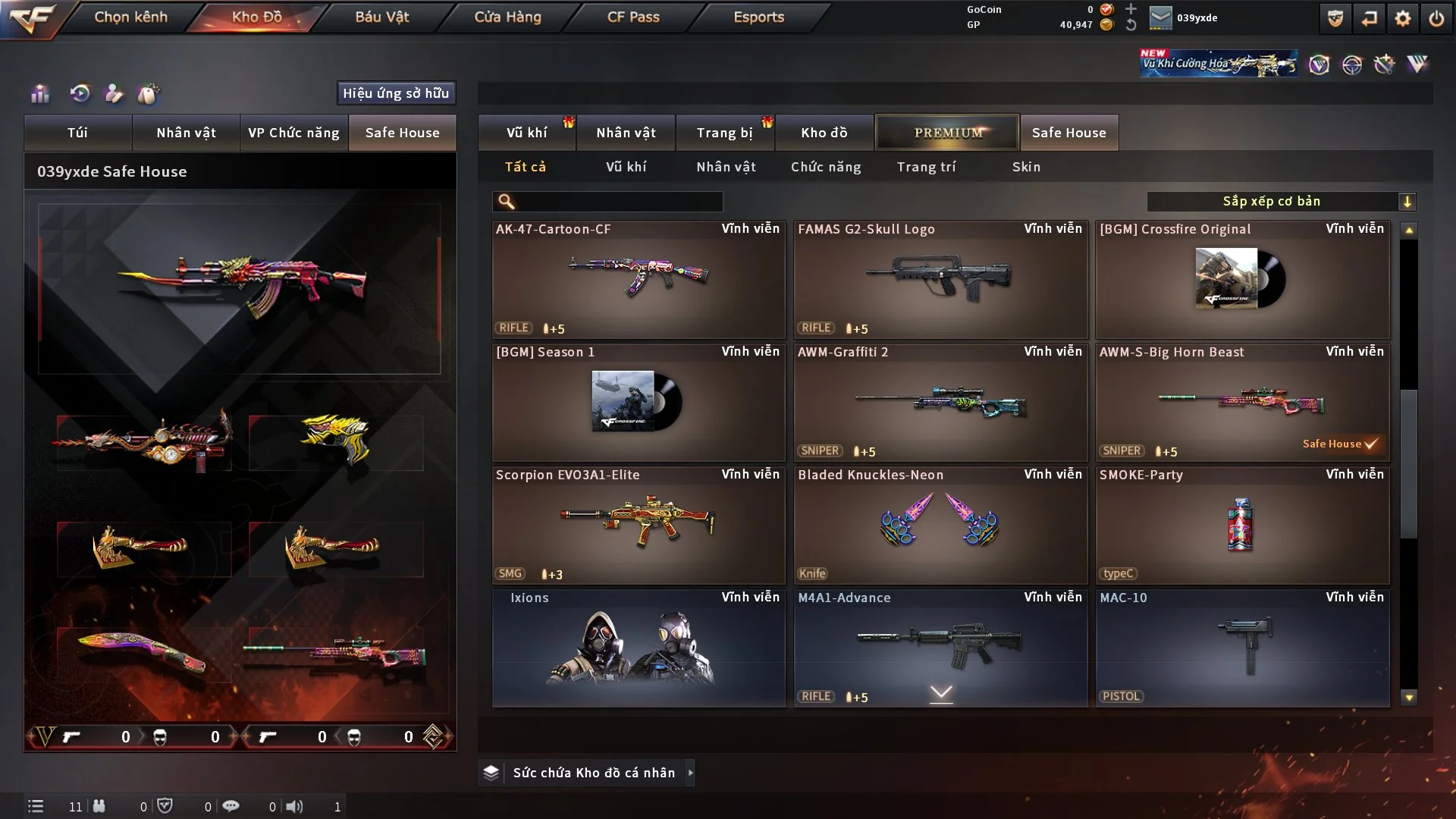Switch to VP Chức năng tab
1456x819 pixels.
pos(293,133)
